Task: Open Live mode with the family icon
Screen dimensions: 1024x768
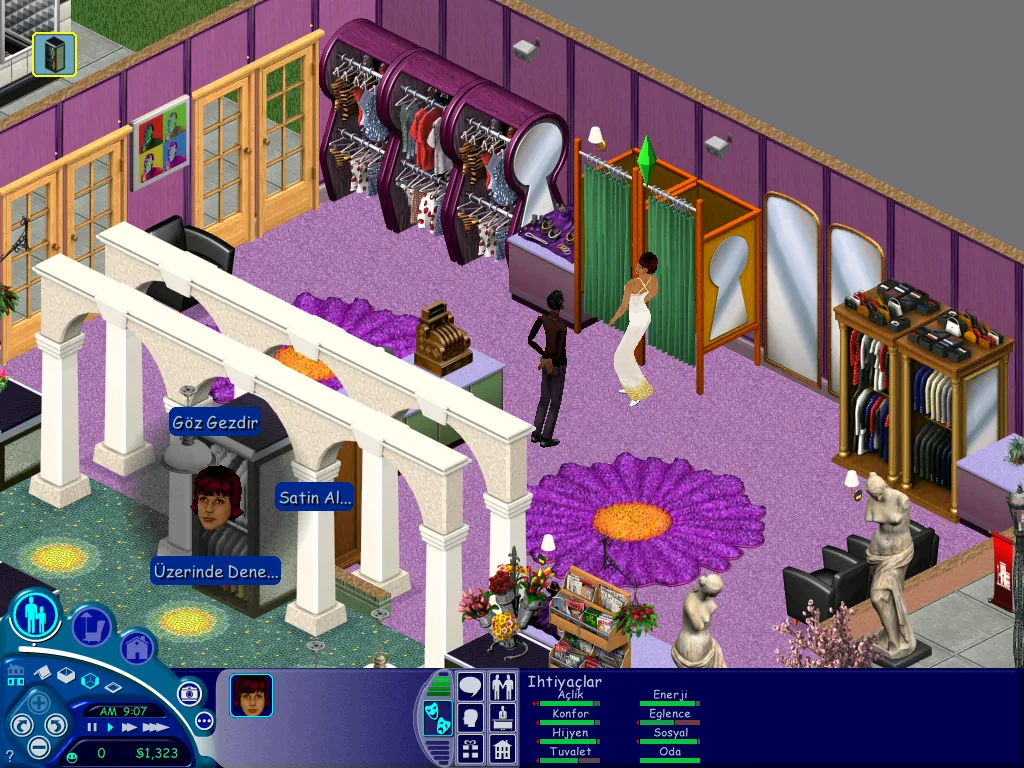Action: [37, 615]
